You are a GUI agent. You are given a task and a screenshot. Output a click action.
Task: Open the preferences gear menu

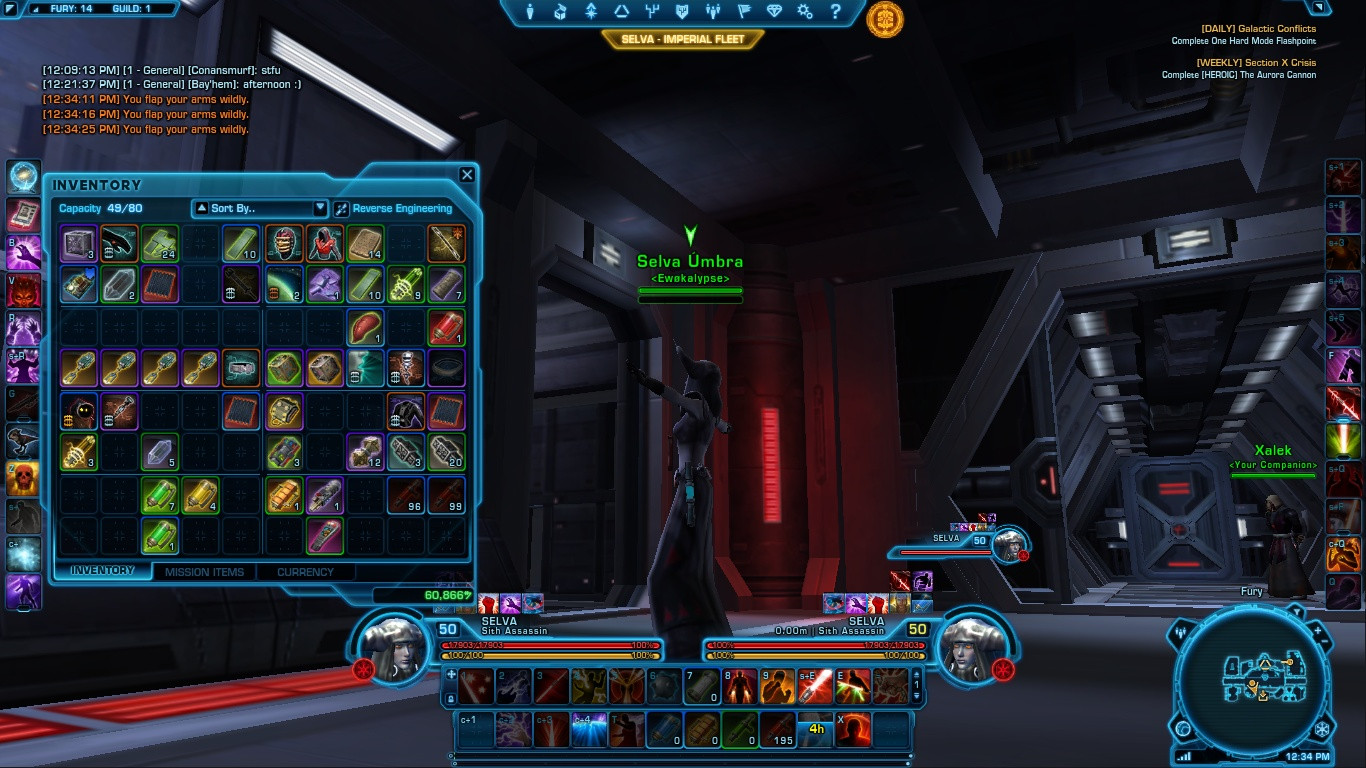pyautogui.click(x=805, y=12)
